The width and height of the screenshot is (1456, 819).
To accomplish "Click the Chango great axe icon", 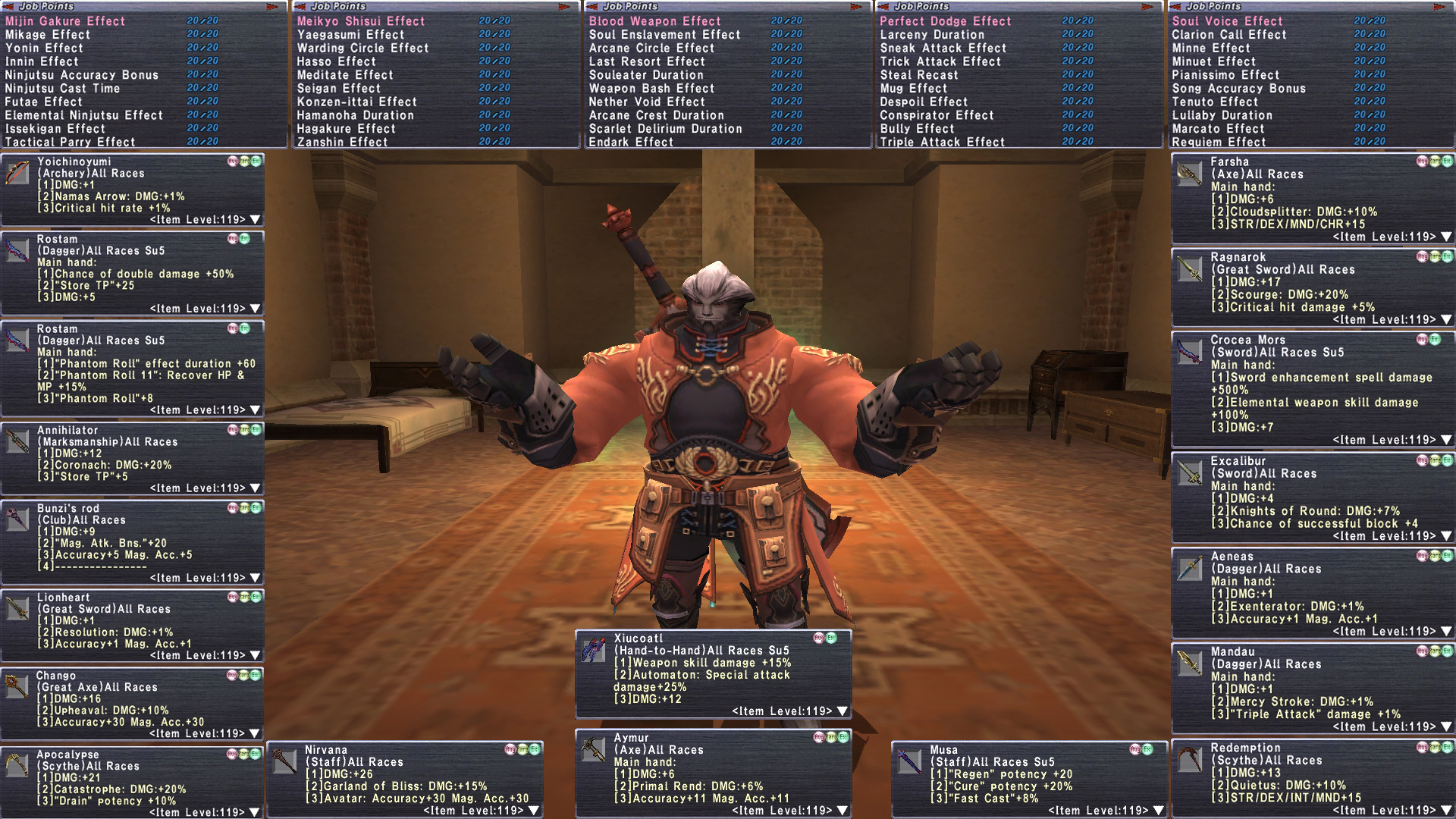I will (x=17, y=686).
